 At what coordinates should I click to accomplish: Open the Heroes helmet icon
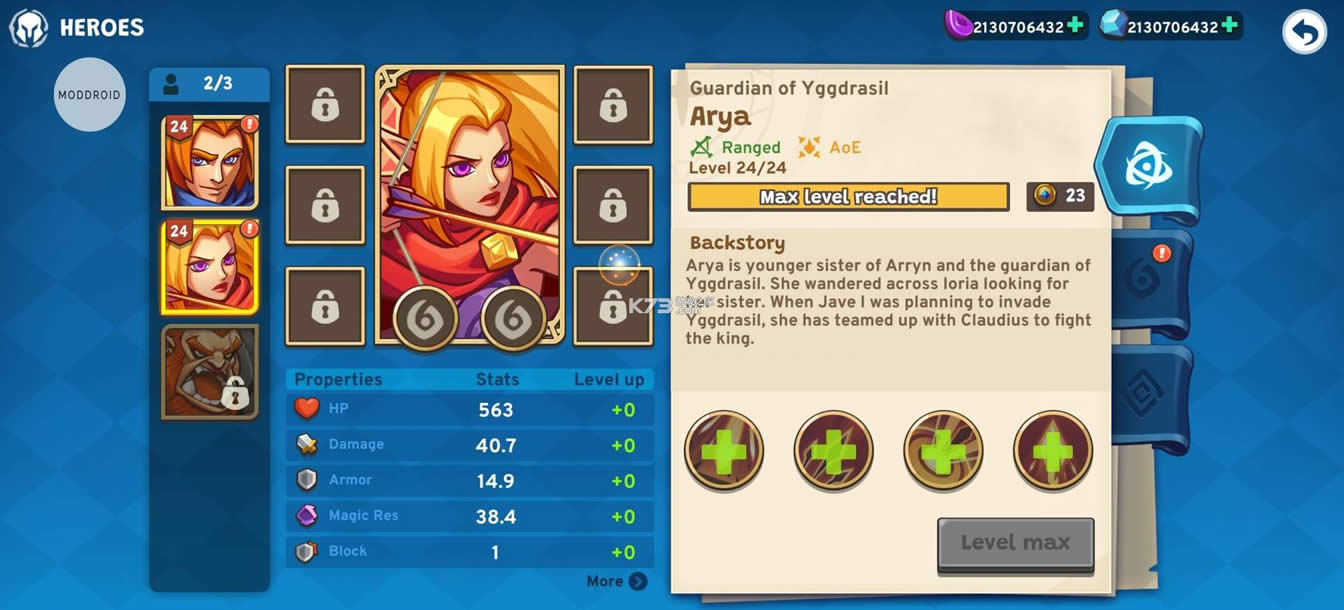click(x=29, y=28)
